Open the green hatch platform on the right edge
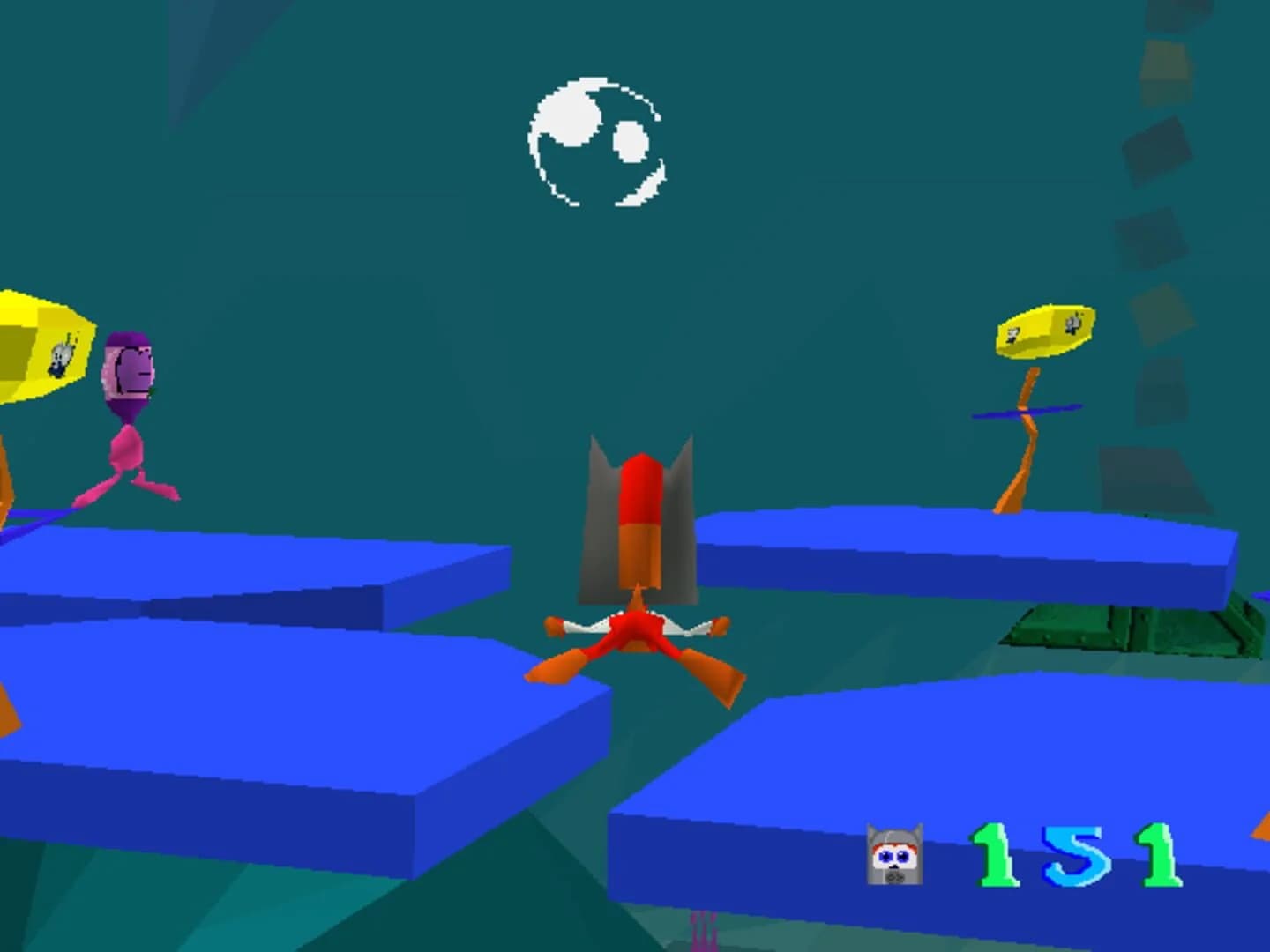Viewport: 1270px width, 952px height. pos(1129,626)
